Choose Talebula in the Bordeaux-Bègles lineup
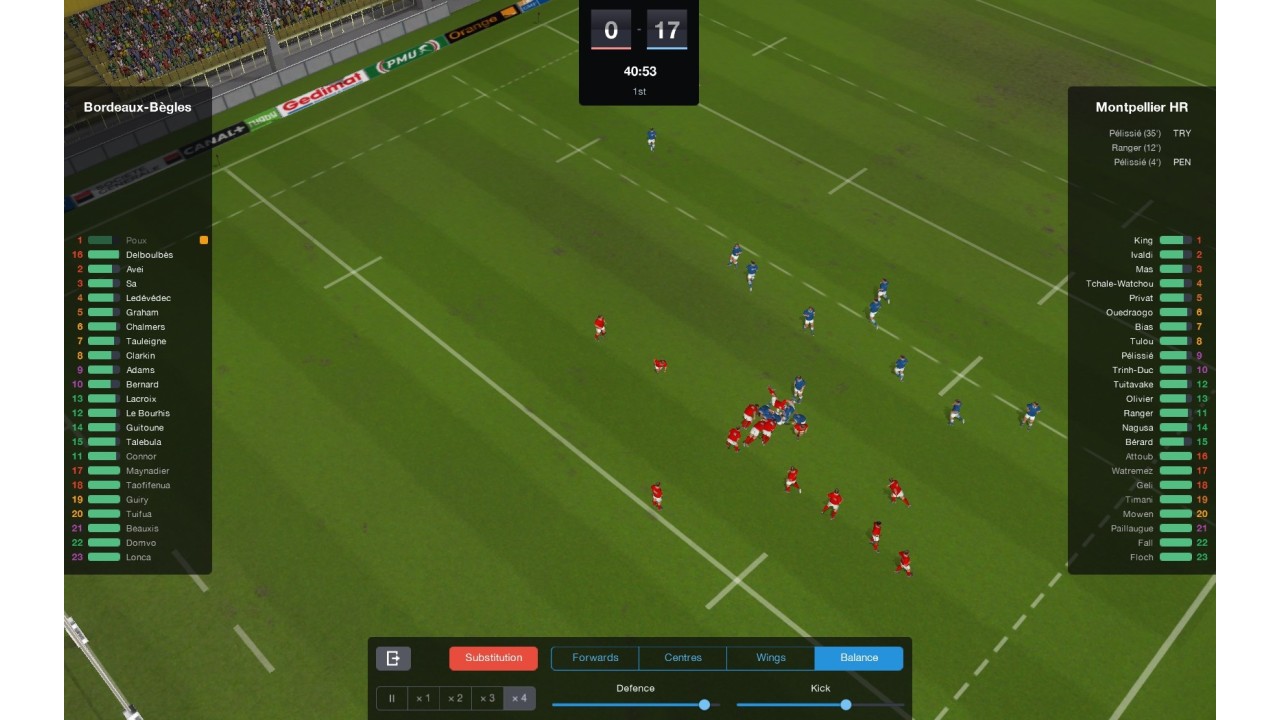The image size is (1280, 720). click(143, 442)
